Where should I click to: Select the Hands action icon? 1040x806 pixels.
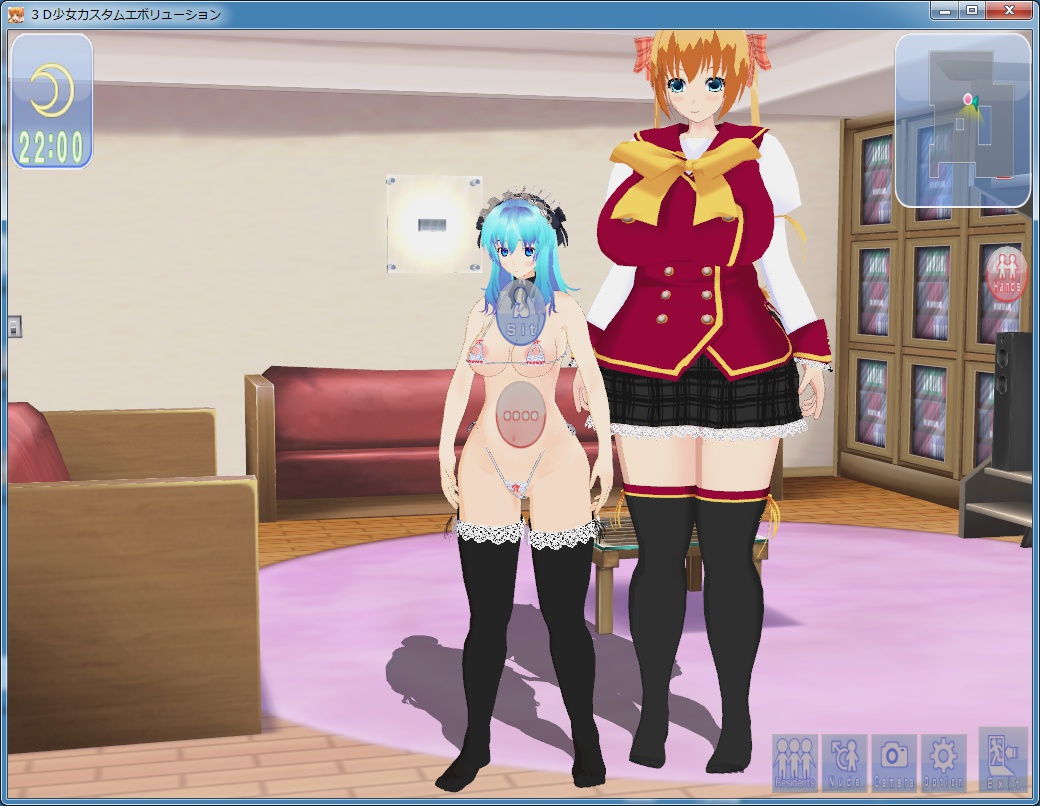coord(1005,275)
